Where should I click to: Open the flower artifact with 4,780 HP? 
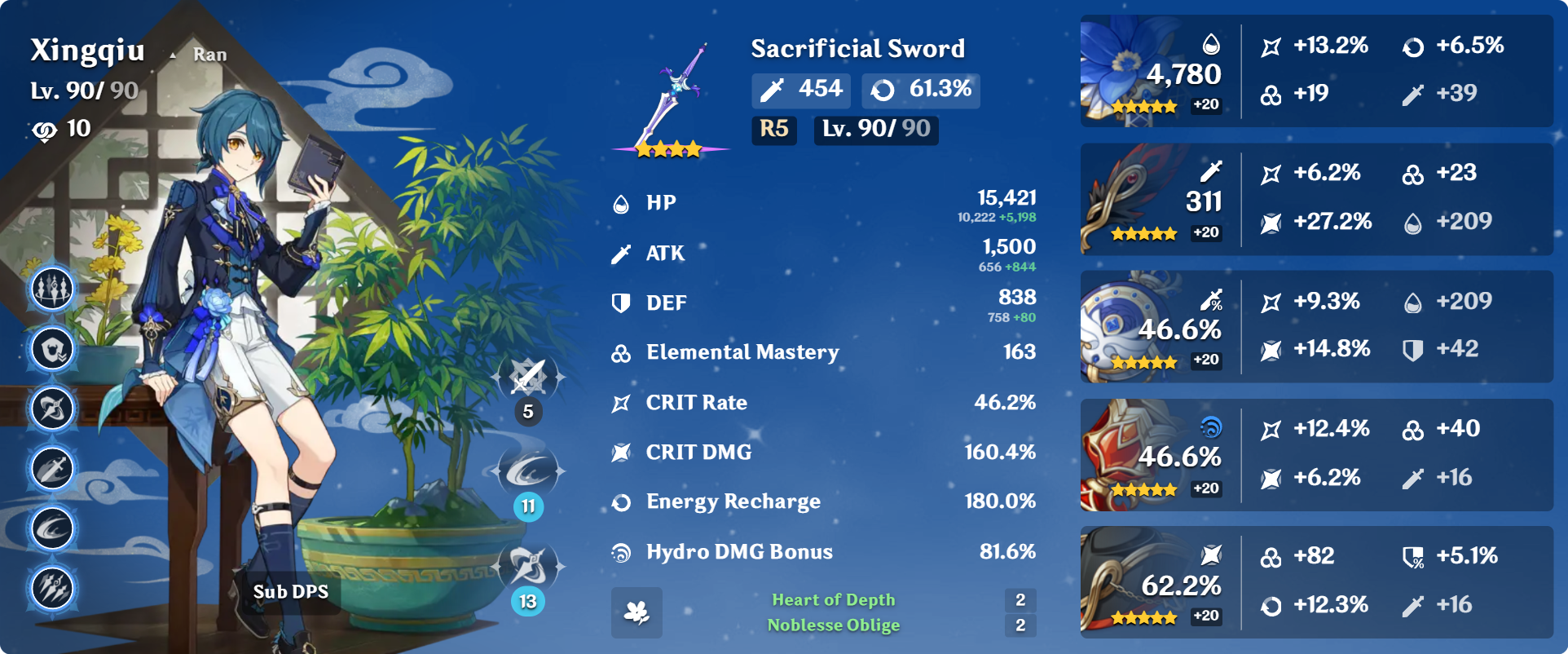pyautogui.click(x=1130, y=72)
